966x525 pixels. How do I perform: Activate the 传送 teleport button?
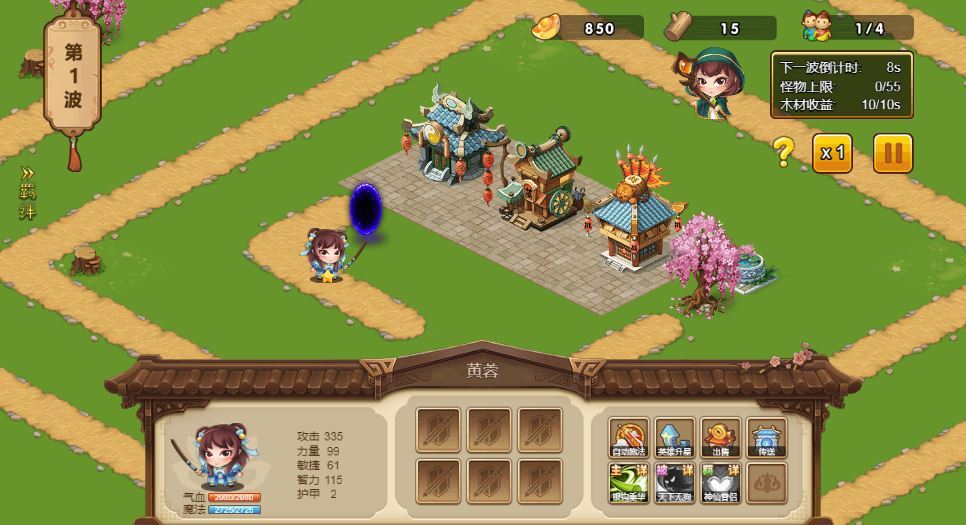[767, 438]
